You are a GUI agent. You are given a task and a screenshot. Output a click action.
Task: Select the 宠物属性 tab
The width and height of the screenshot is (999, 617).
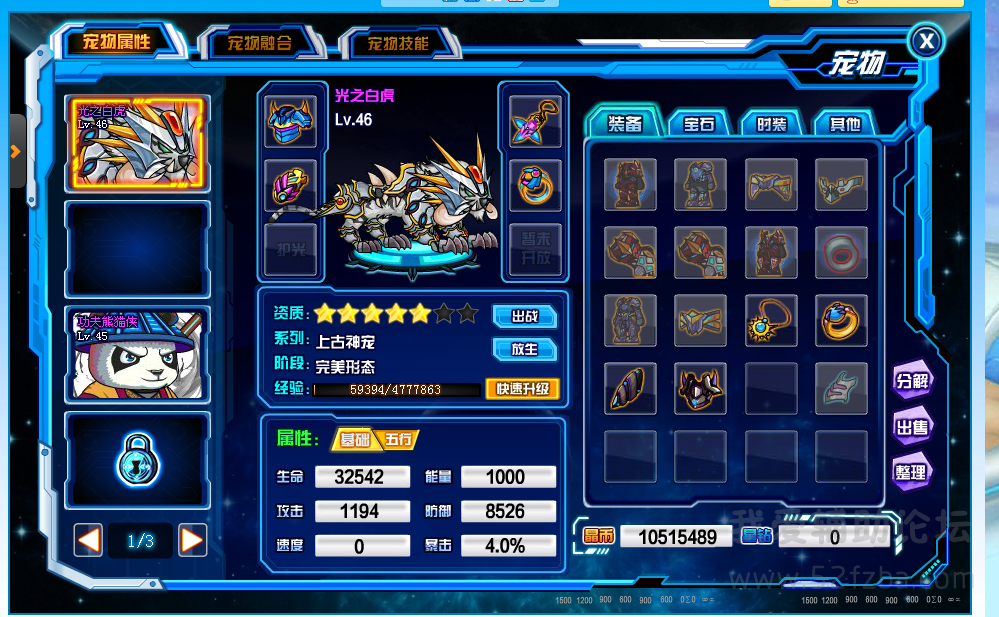coord(118,42)
